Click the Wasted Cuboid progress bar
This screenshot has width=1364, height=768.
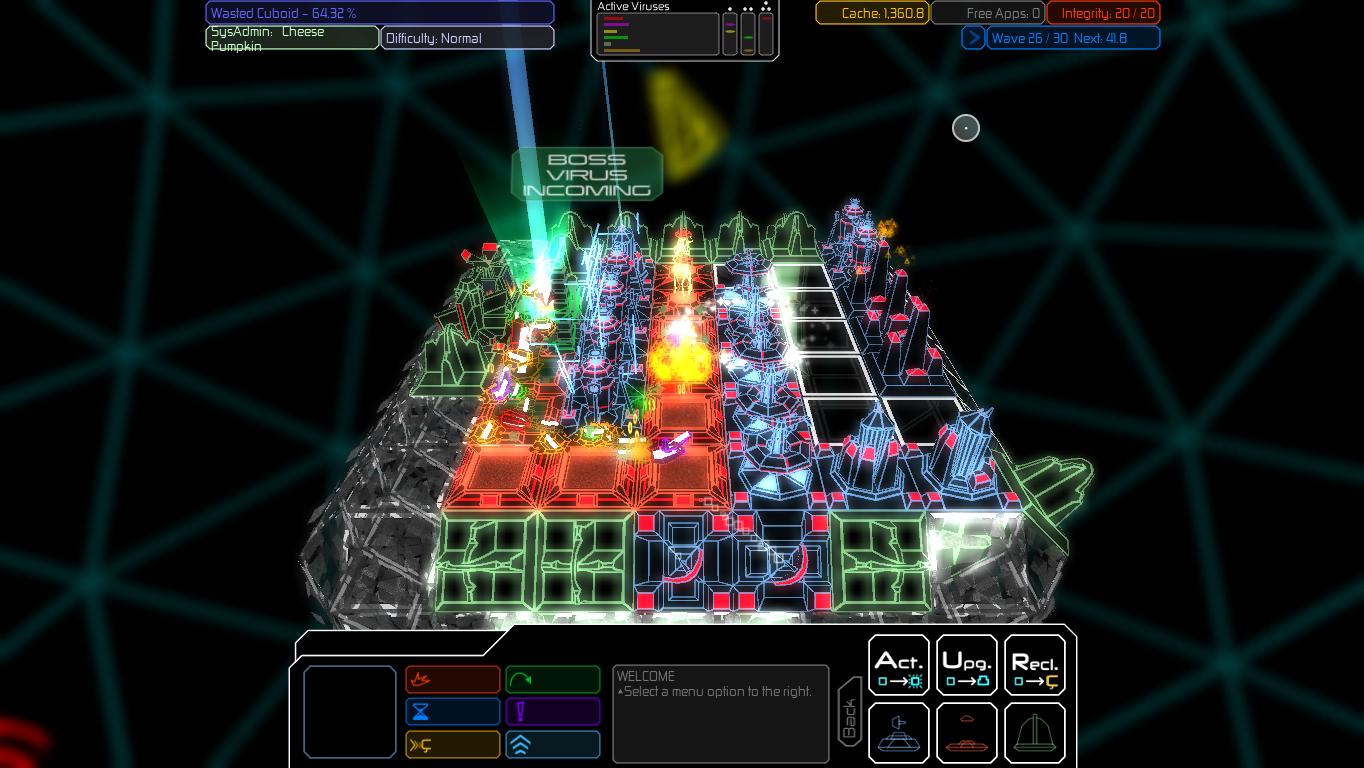click(x=380, y=12)
